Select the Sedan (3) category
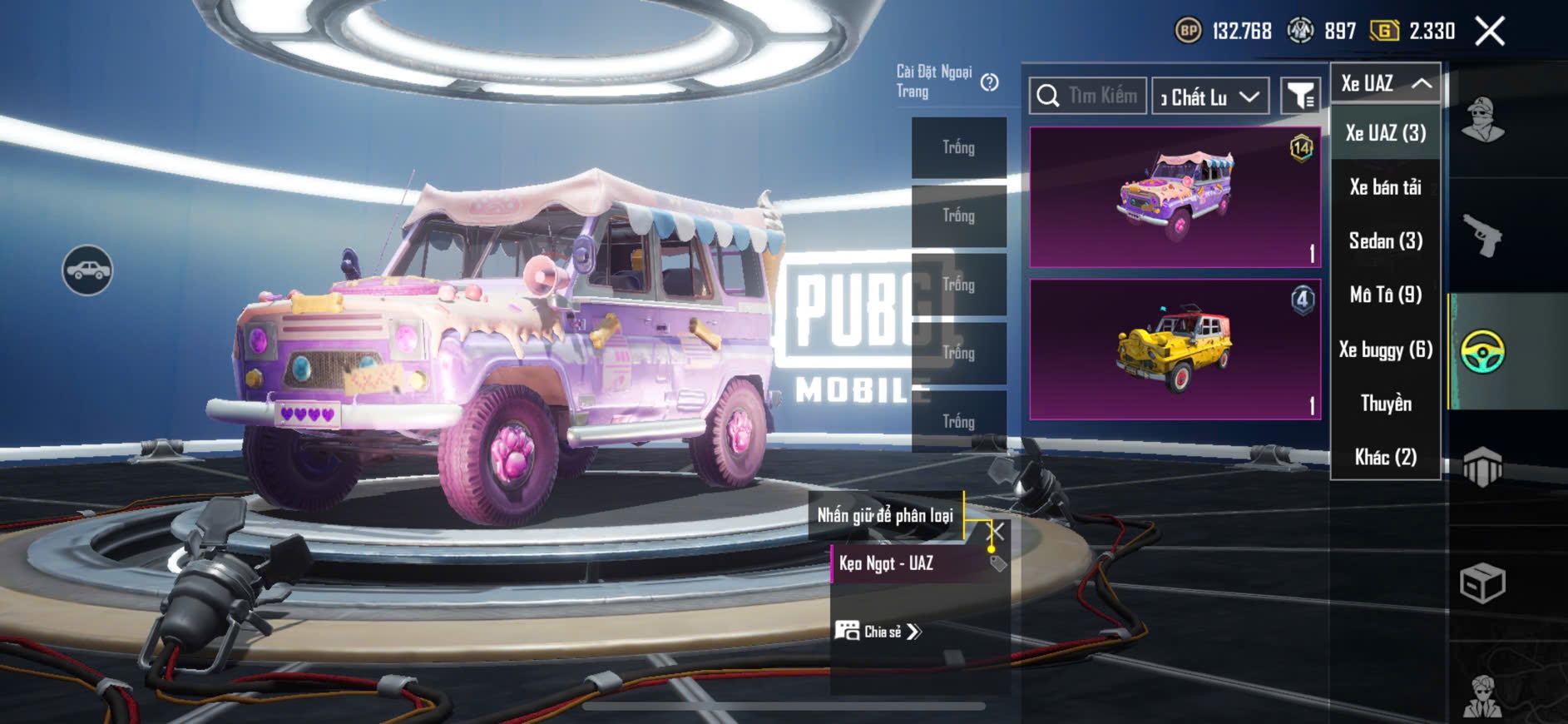The image size is (1568, 724). tap(1385, 241)
